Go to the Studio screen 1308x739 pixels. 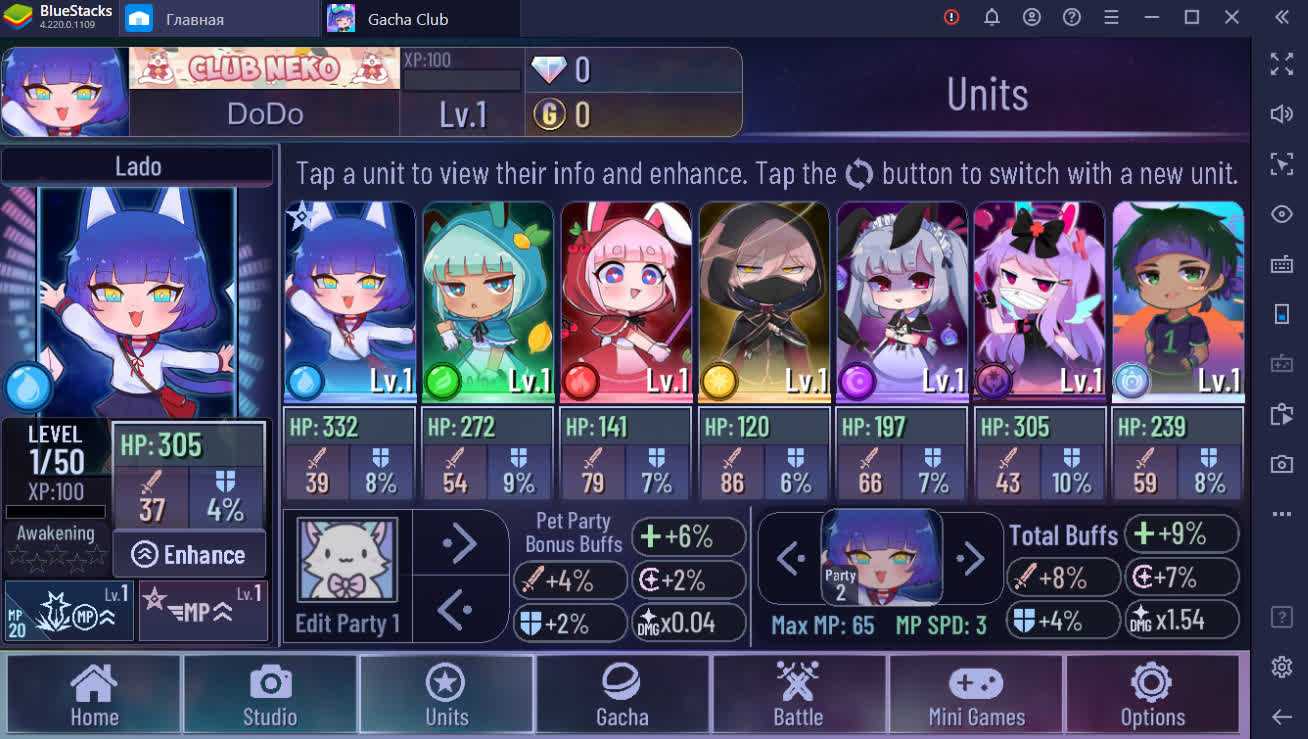pos(270,694)
